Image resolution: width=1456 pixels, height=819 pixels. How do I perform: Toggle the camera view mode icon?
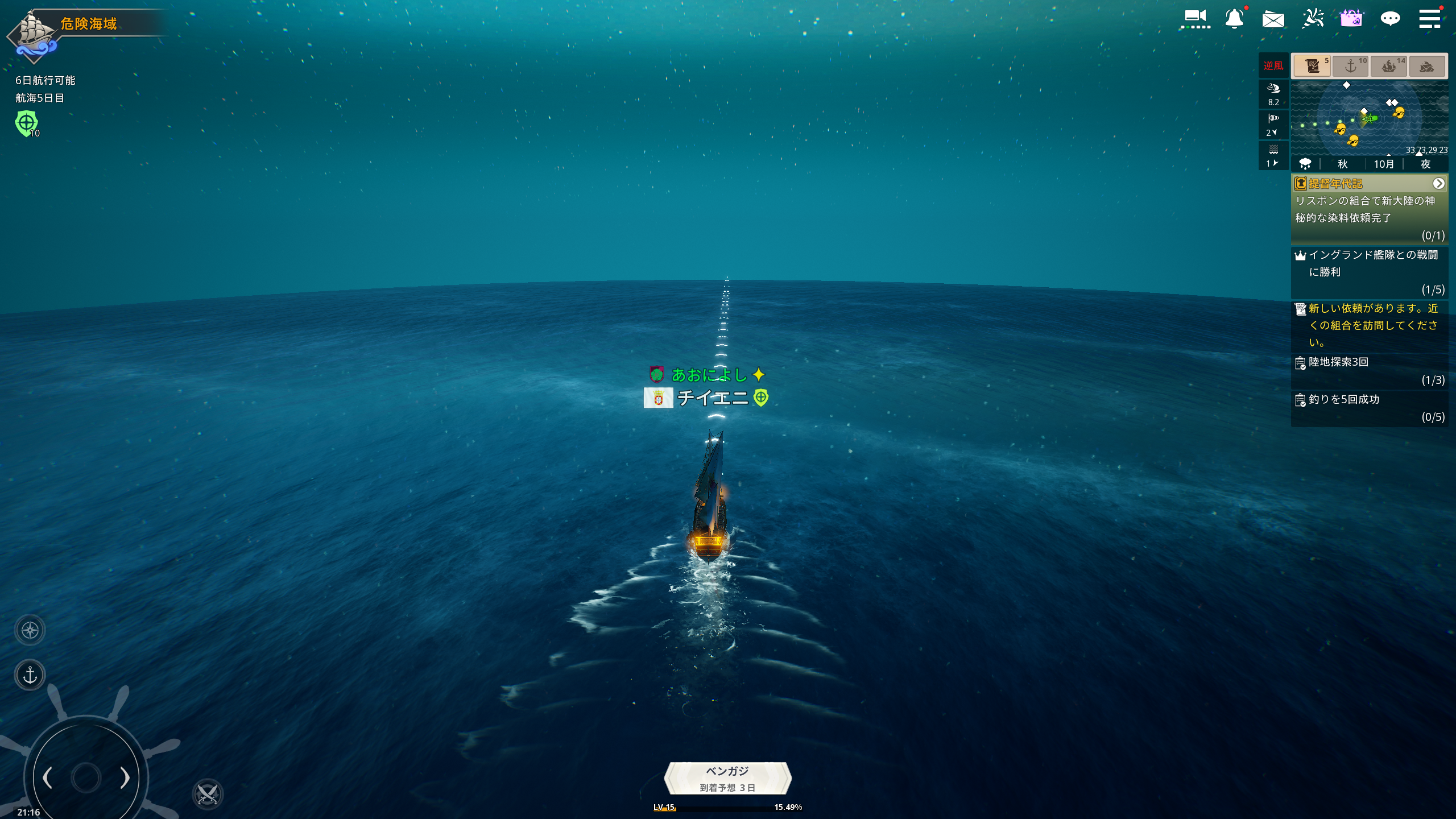1195,19
